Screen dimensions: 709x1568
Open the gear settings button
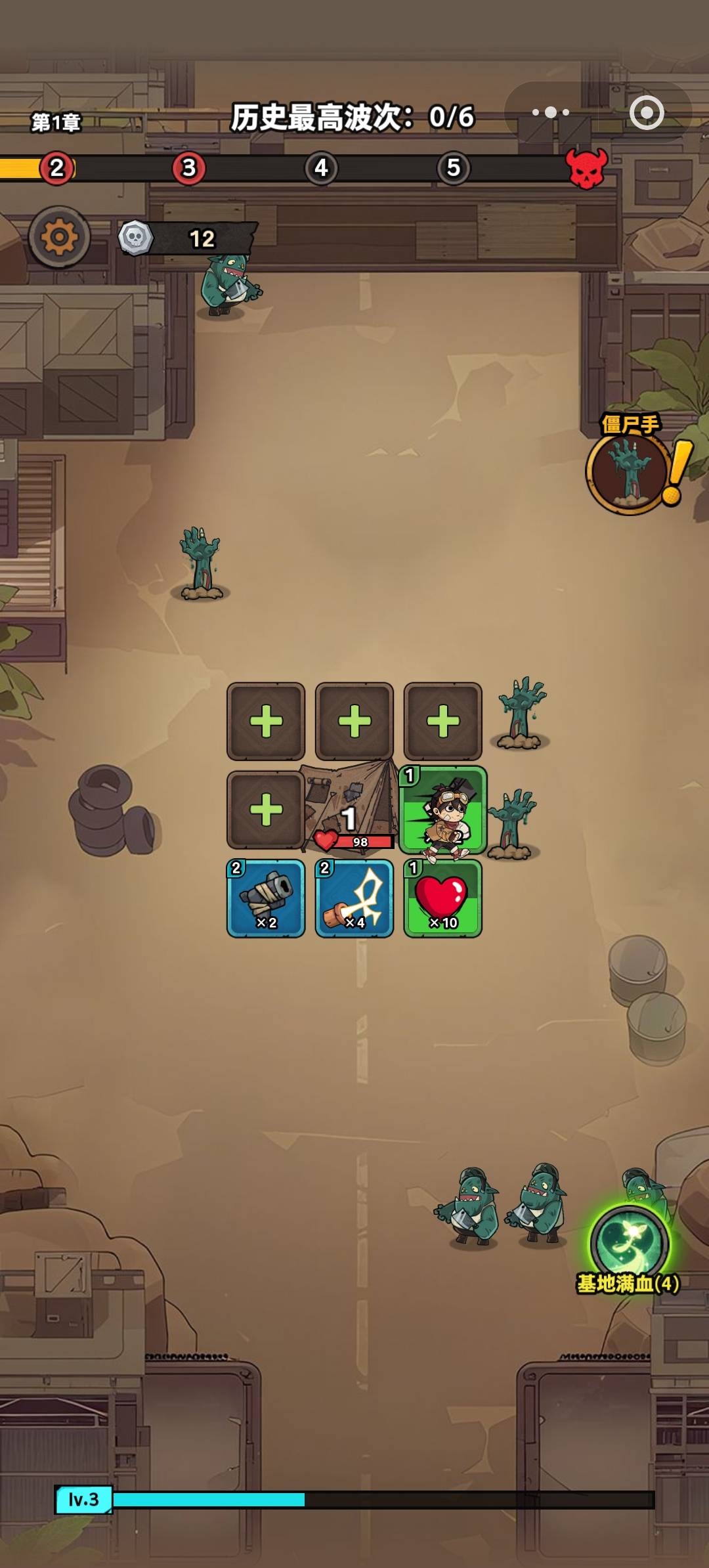(59, 237)
